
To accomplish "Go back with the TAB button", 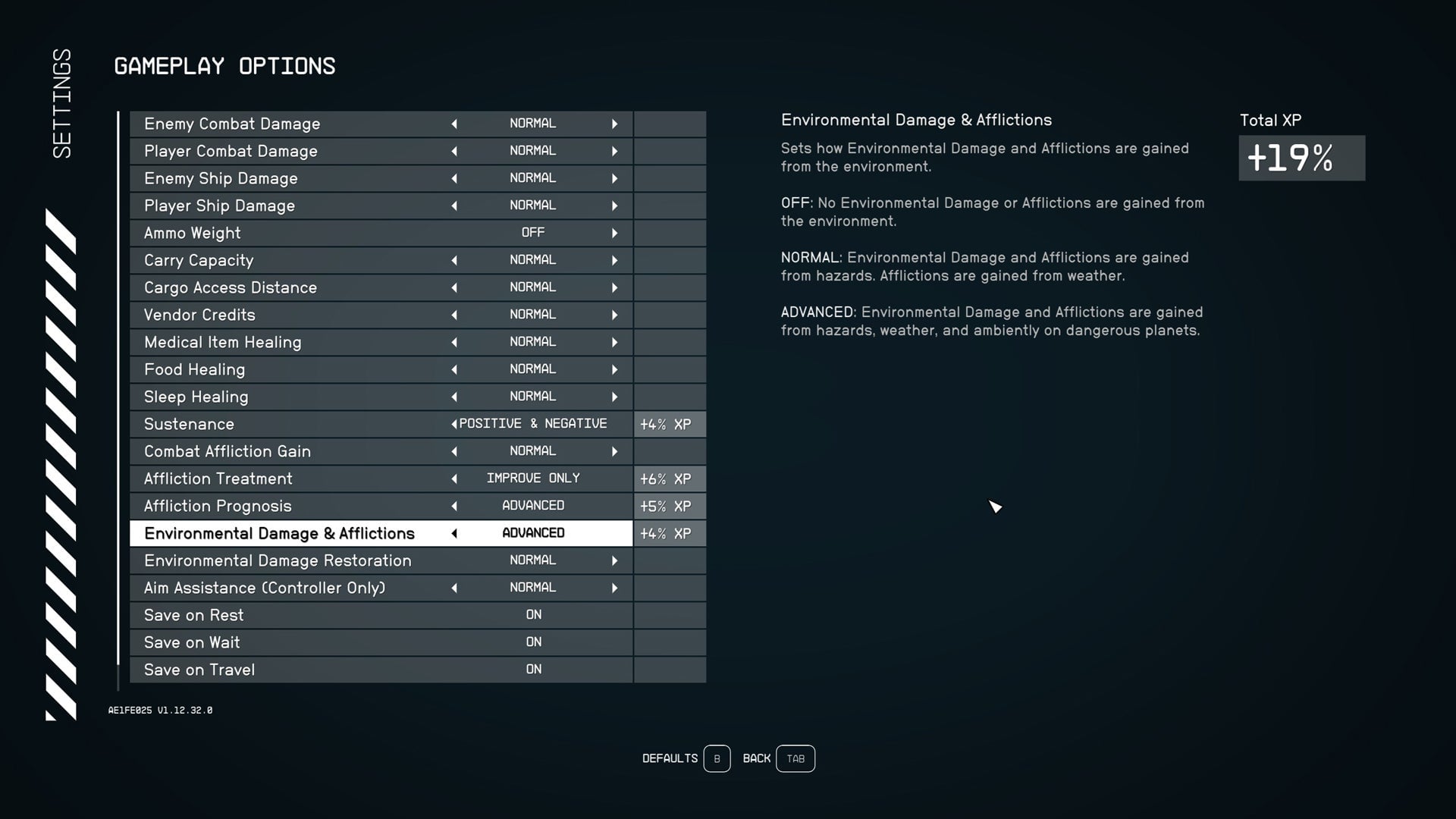I will 795,758.
